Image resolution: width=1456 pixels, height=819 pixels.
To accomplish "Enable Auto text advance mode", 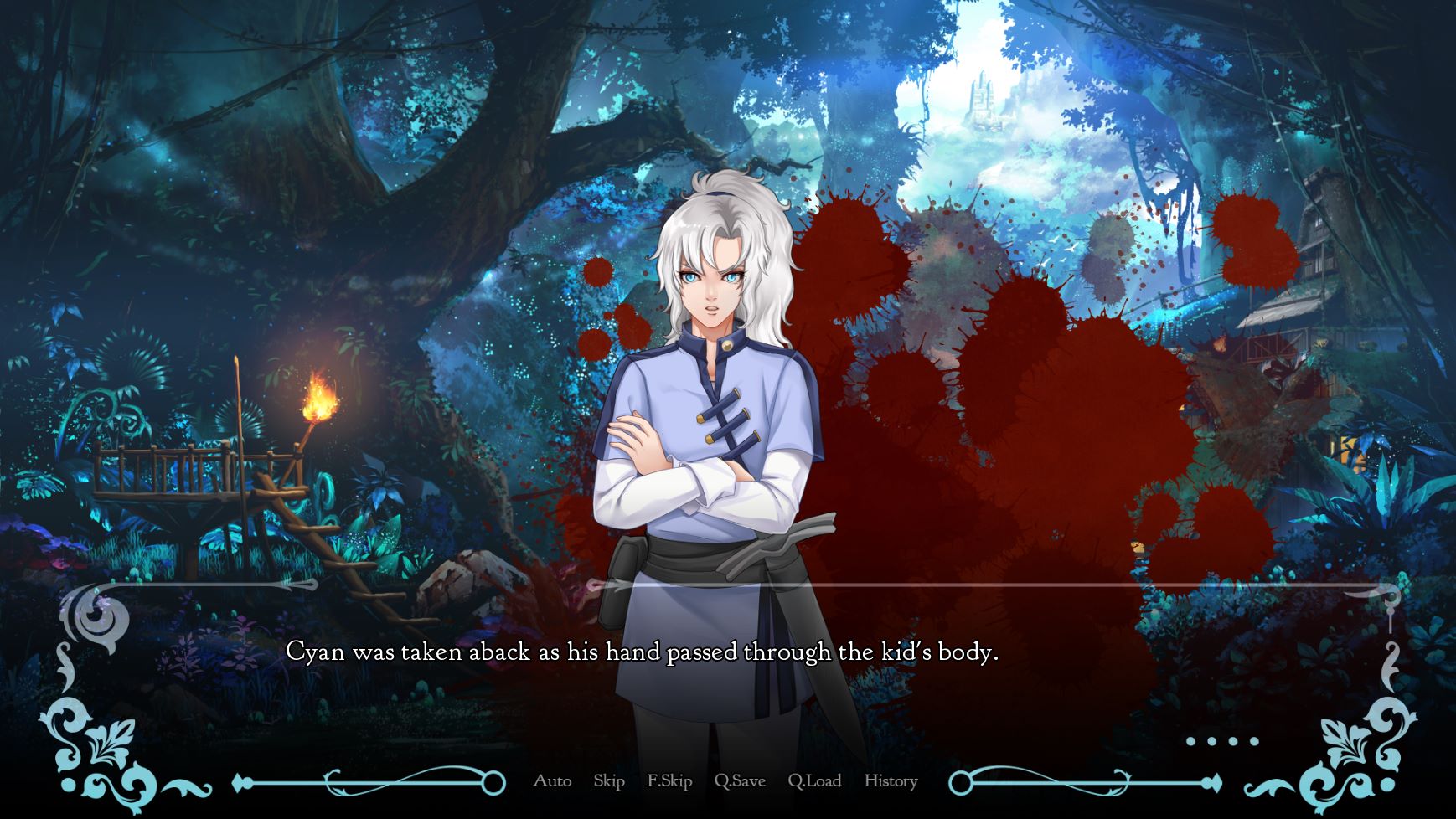I will click(x=552, y=781).
